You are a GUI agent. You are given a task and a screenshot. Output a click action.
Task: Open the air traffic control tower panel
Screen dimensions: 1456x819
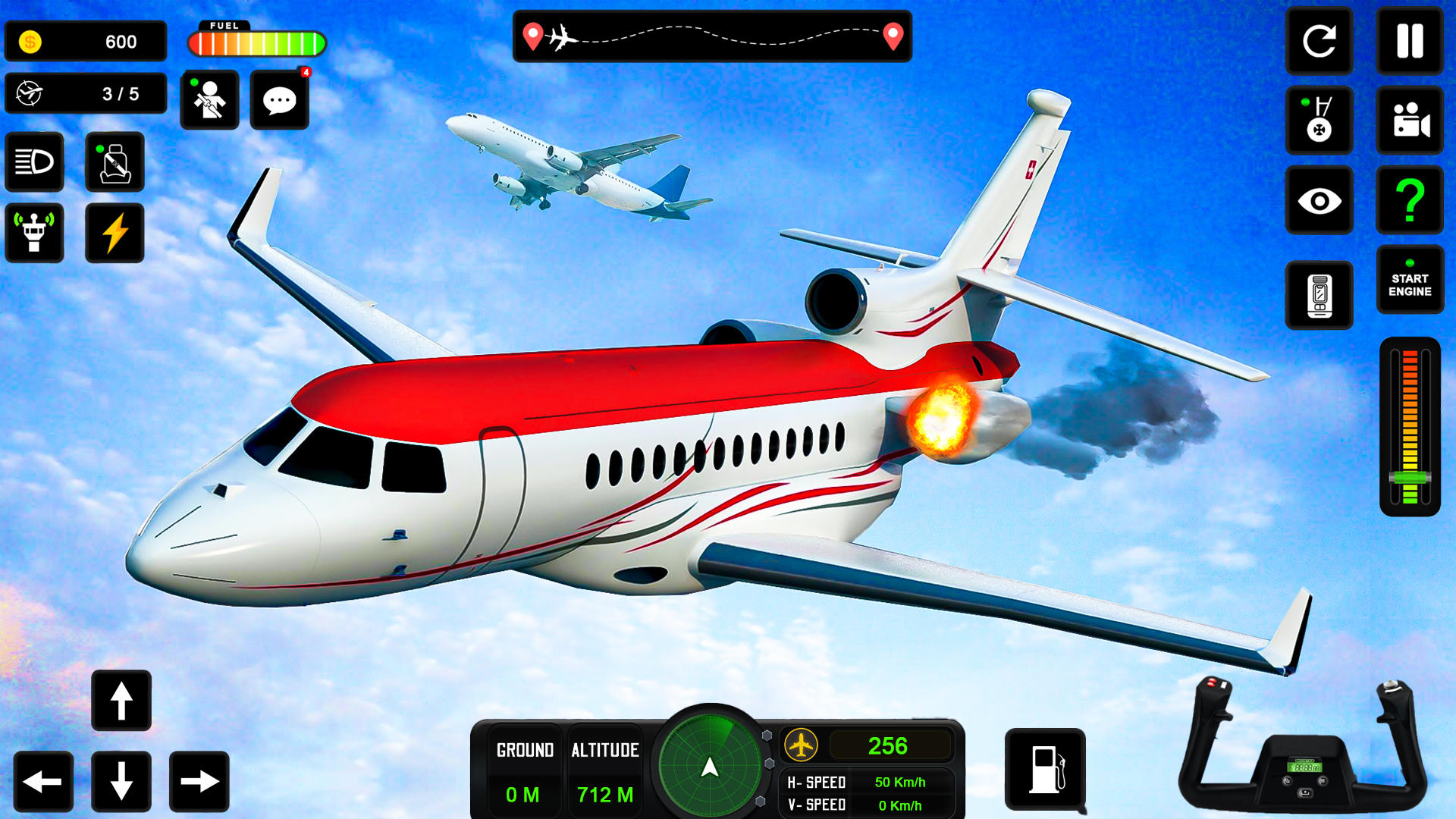click(x=34, y=233)
